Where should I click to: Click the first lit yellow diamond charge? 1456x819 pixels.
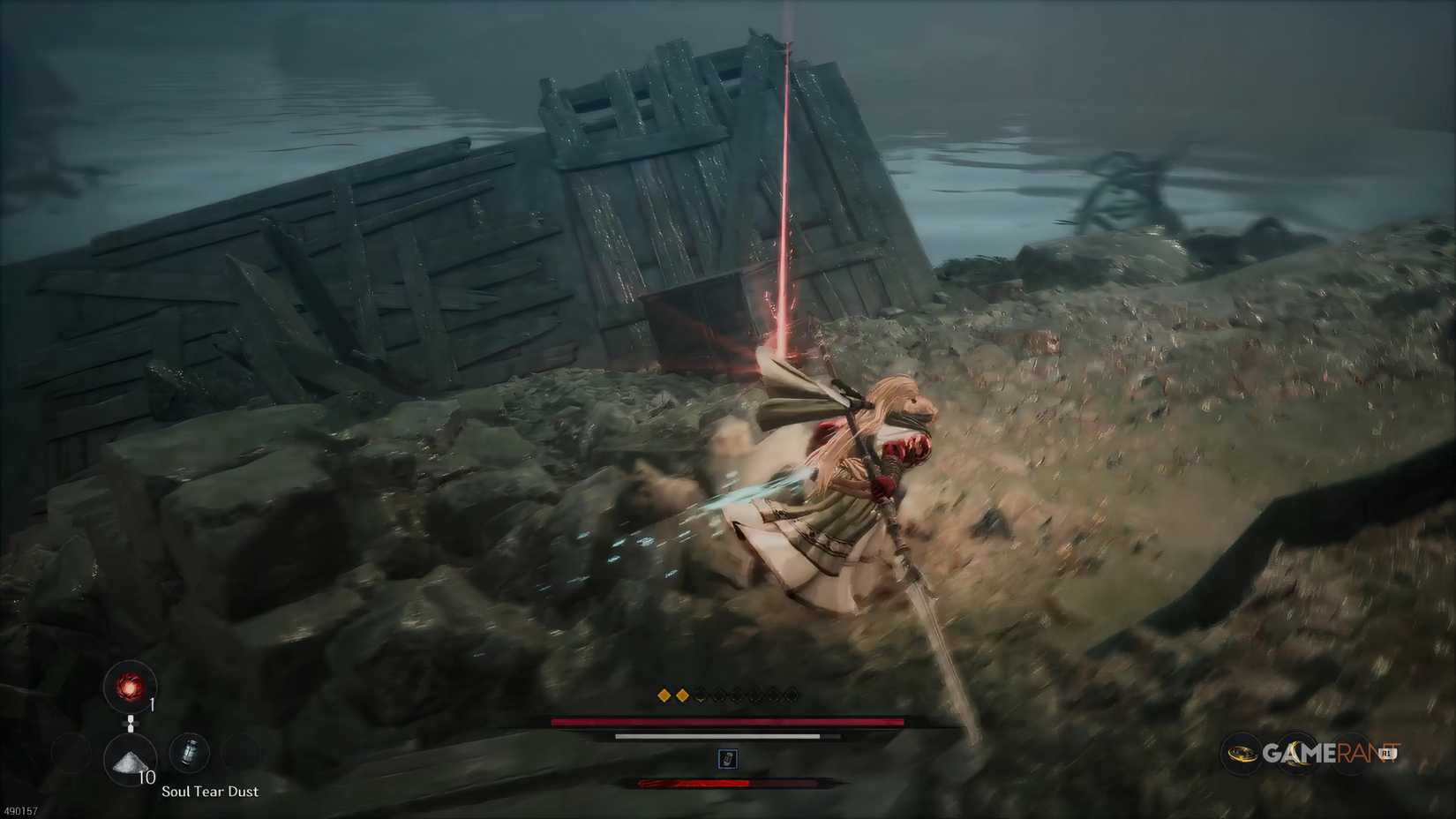point(664,695)
